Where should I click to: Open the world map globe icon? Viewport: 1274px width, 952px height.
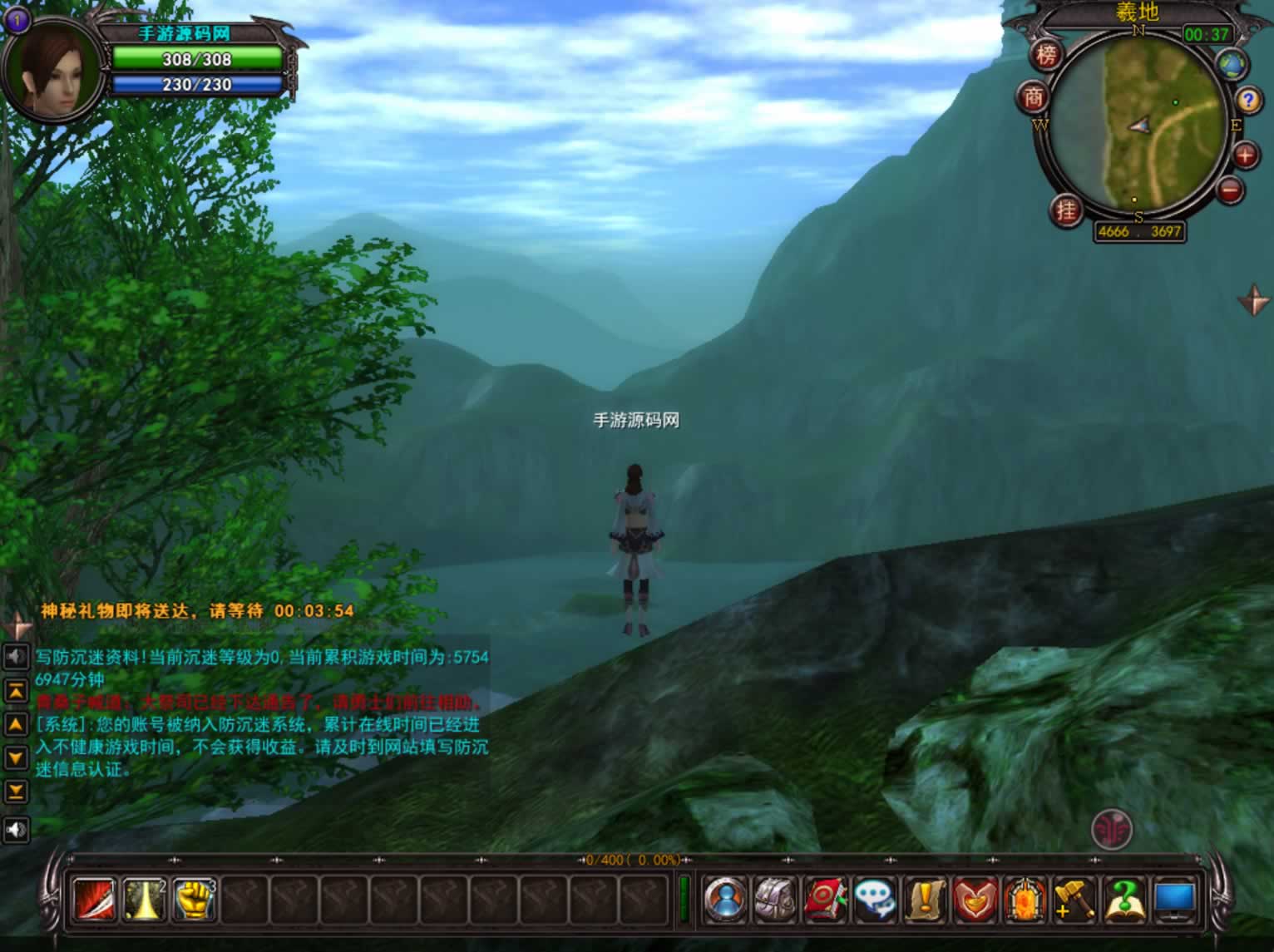pos(1231,64)
